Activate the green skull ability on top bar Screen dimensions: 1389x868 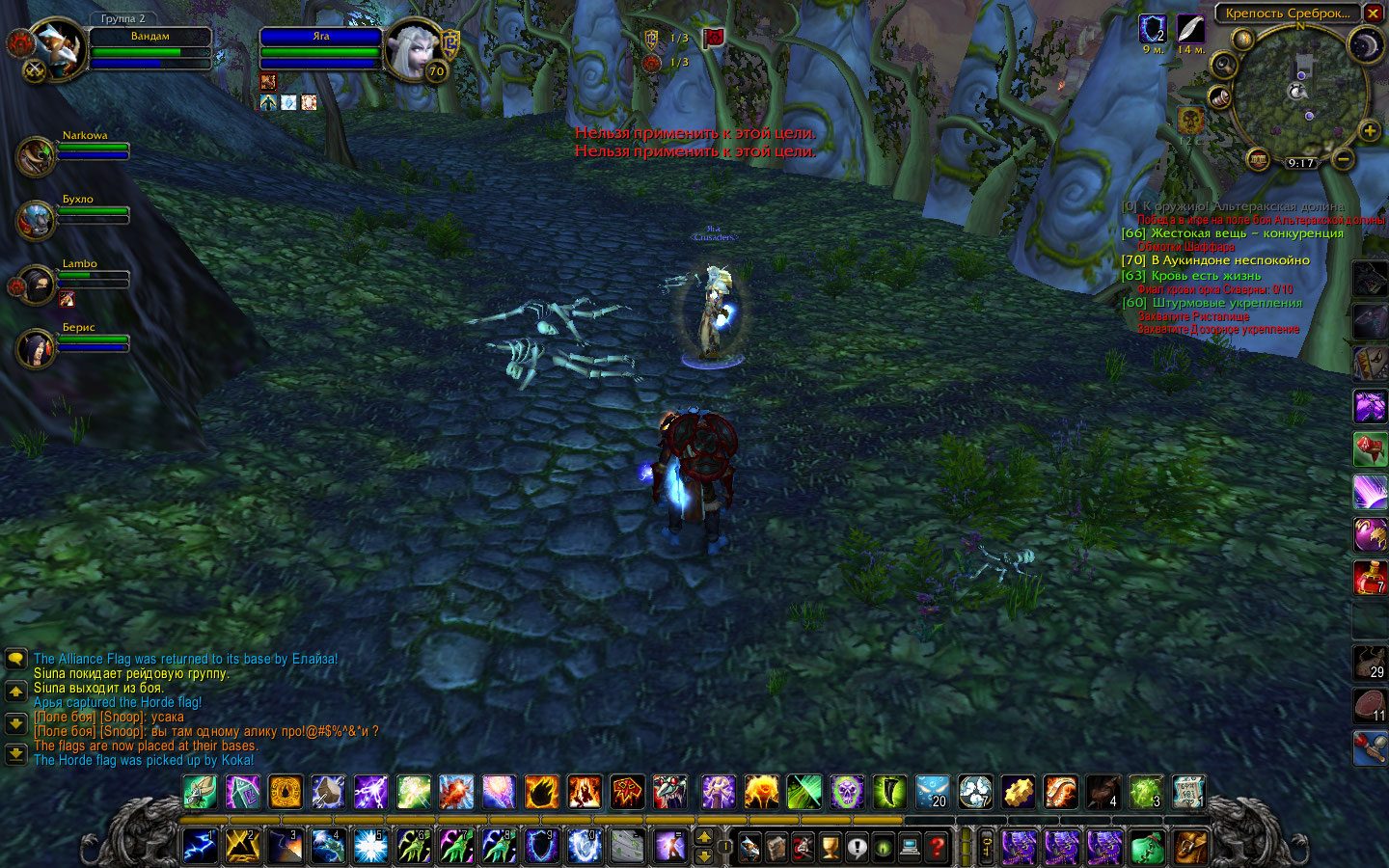[847, 793]
